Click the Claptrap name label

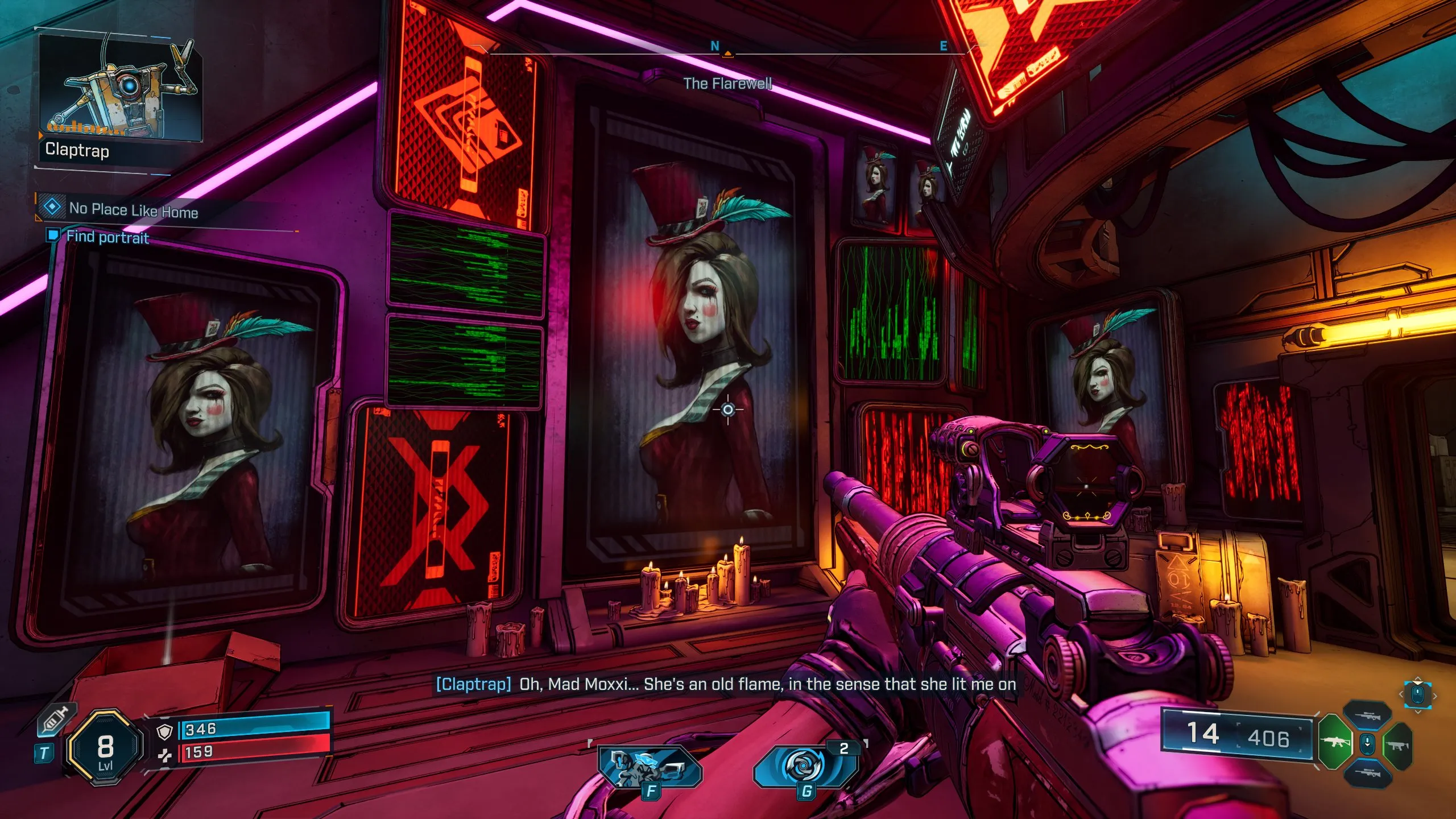coord(77,152)
